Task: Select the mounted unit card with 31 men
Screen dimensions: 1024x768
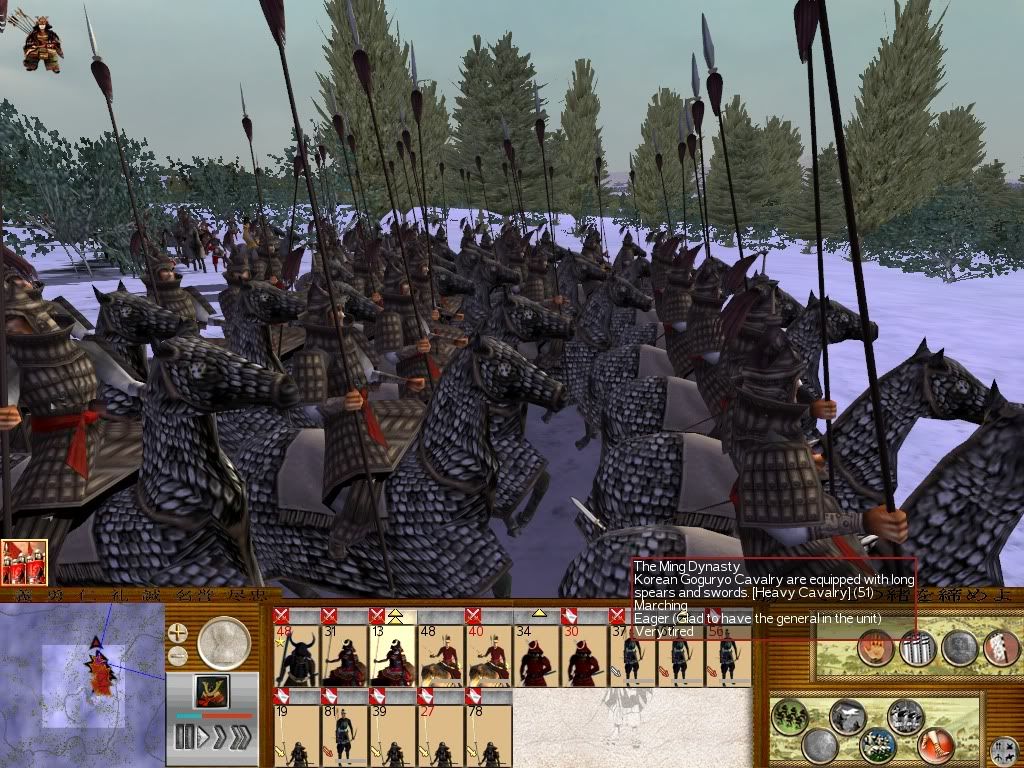Action: point(344,652)
